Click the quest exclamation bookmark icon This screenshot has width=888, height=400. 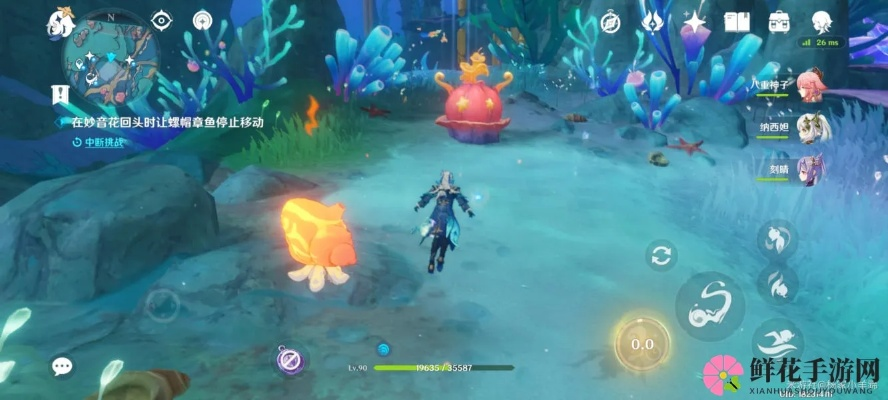tap(59, 94)
